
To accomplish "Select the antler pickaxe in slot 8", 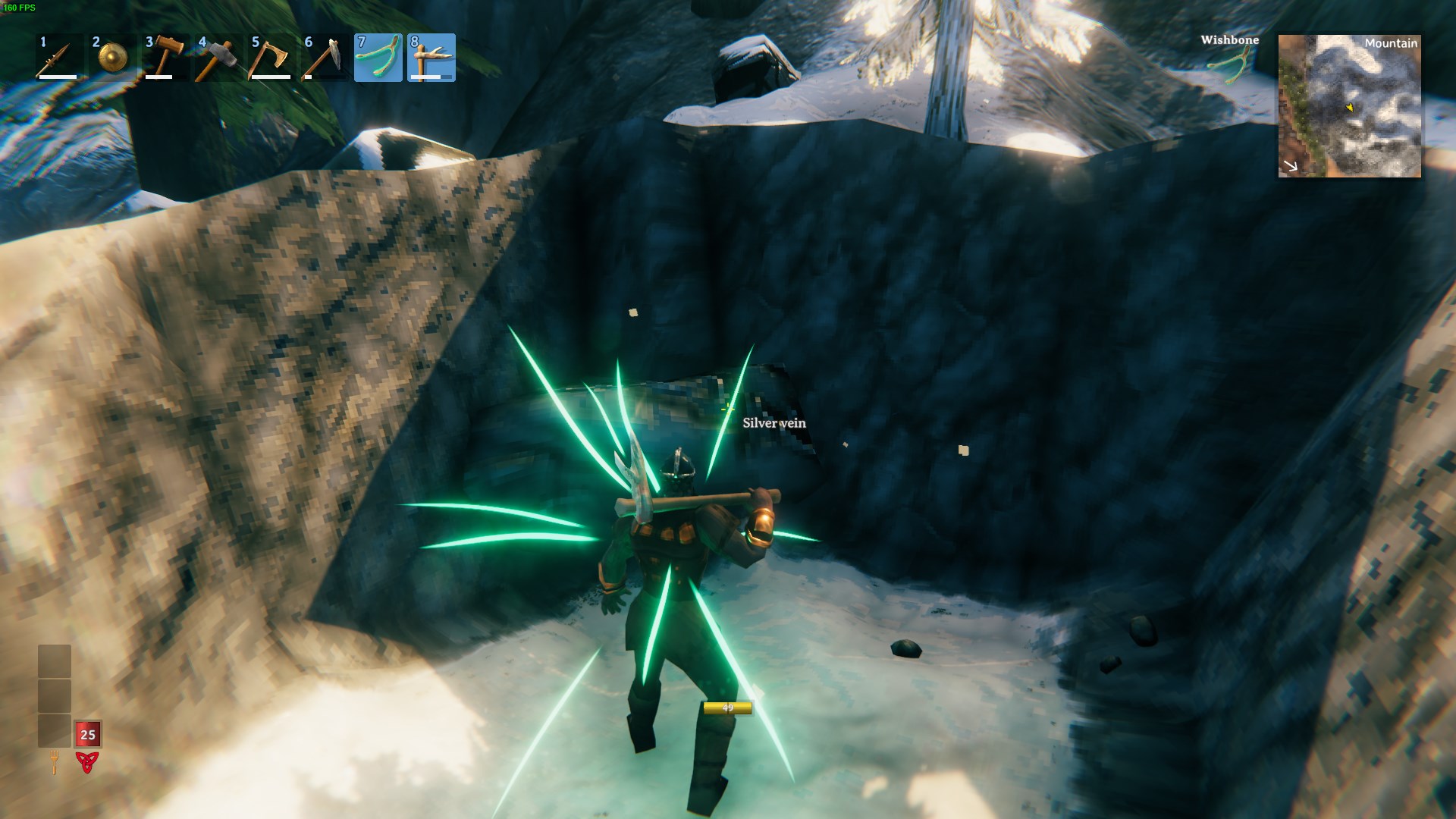I will (x=431, y=58).
